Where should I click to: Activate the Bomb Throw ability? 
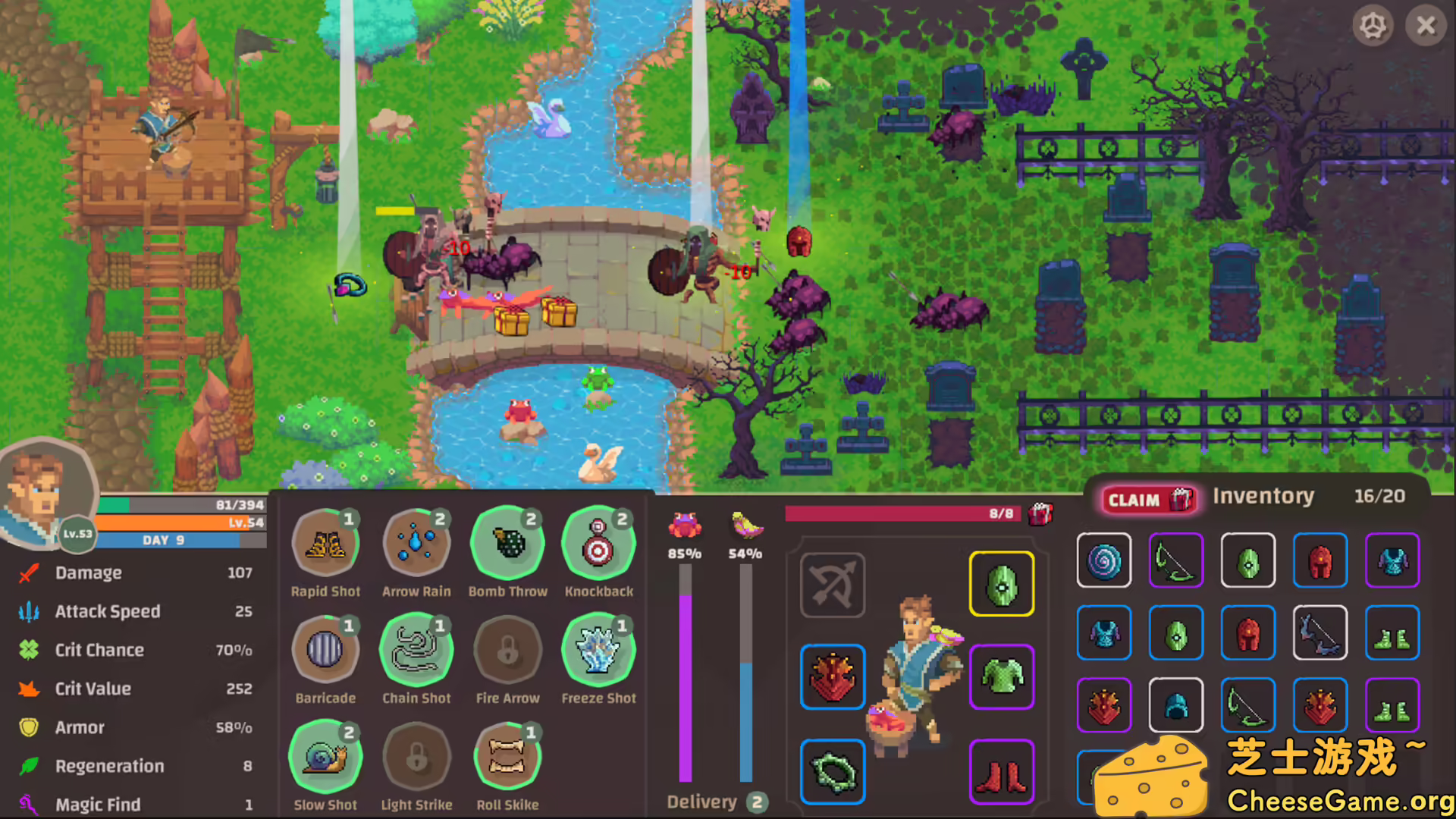point(507,541)
